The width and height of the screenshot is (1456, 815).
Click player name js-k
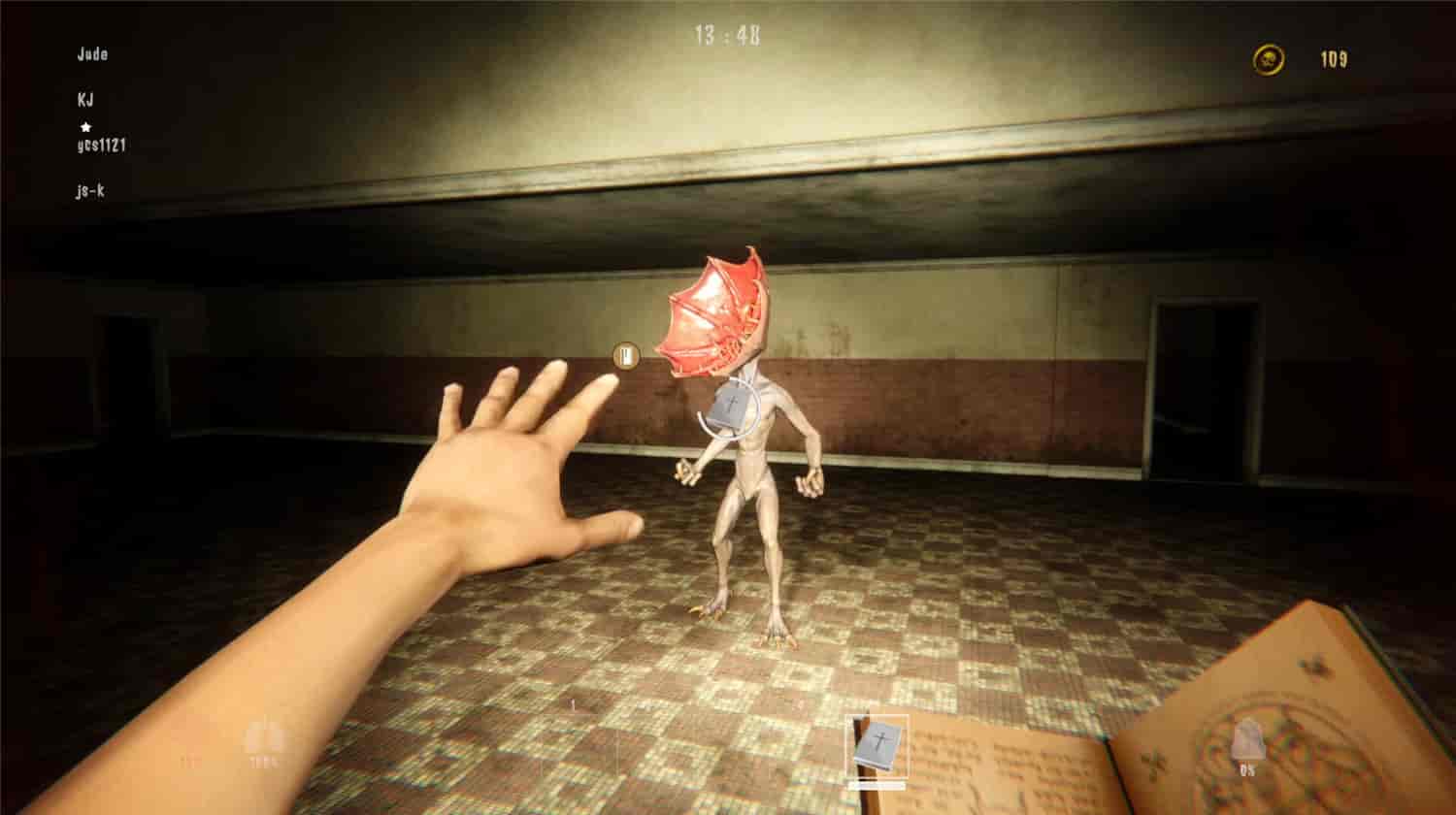(91, 192)
